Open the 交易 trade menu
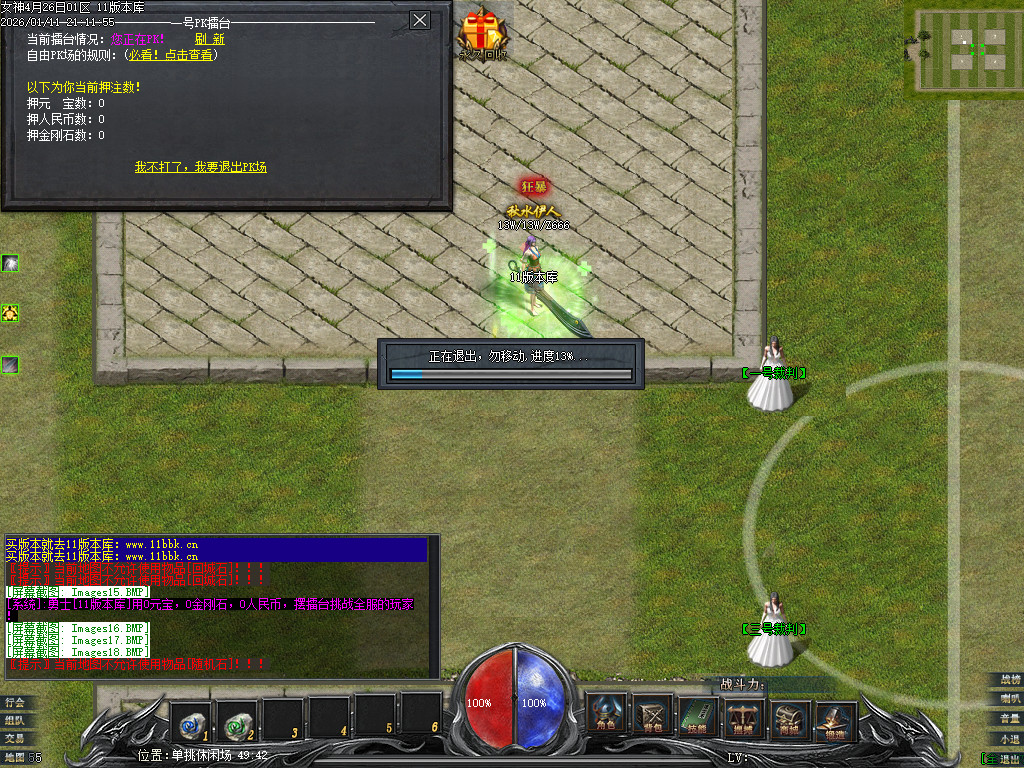The height and width of the screenshot is (768, 1024). [x=14, y=738]
